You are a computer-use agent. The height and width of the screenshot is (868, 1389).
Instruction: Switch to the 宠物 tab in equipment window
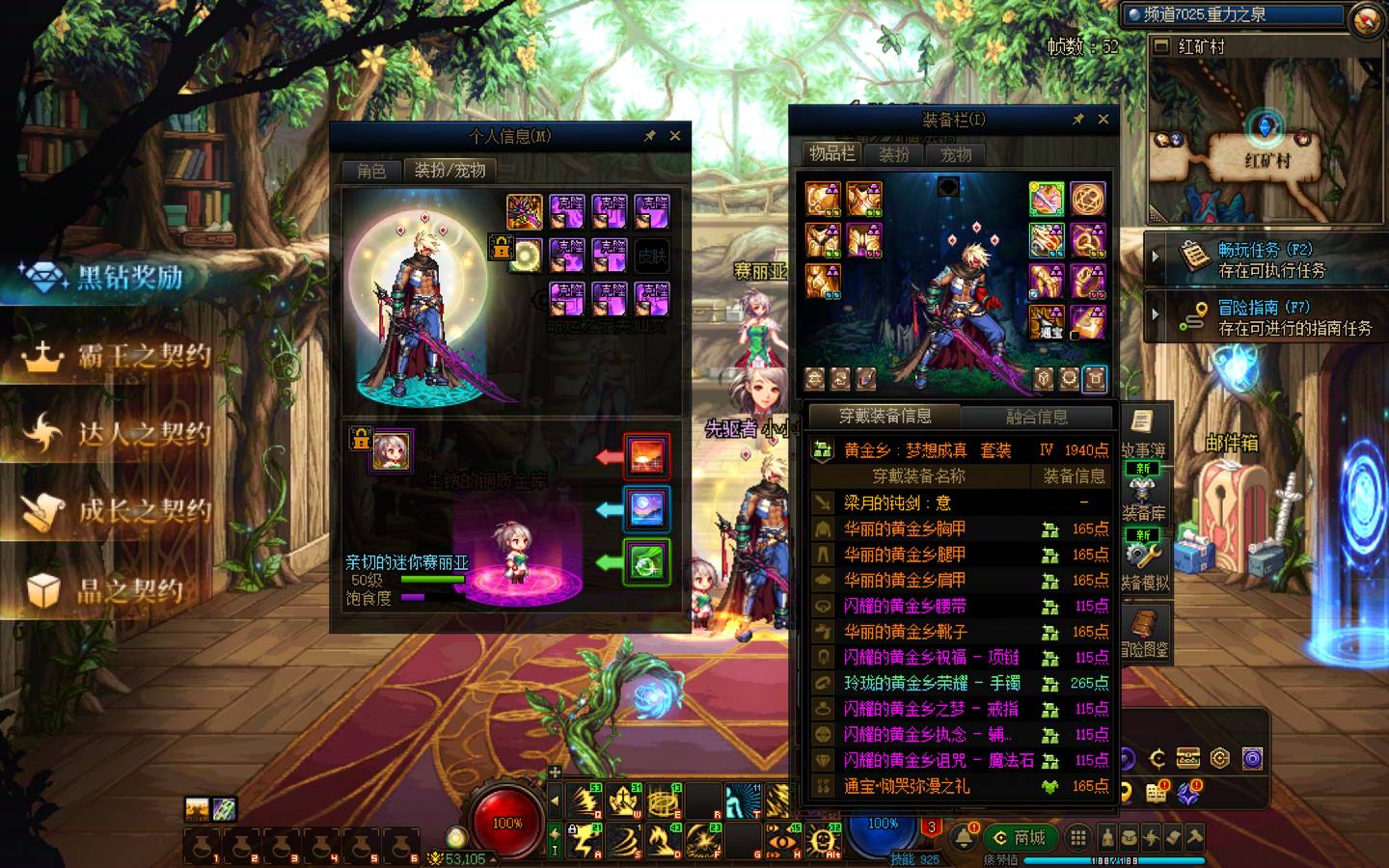(x=956, y=154)
